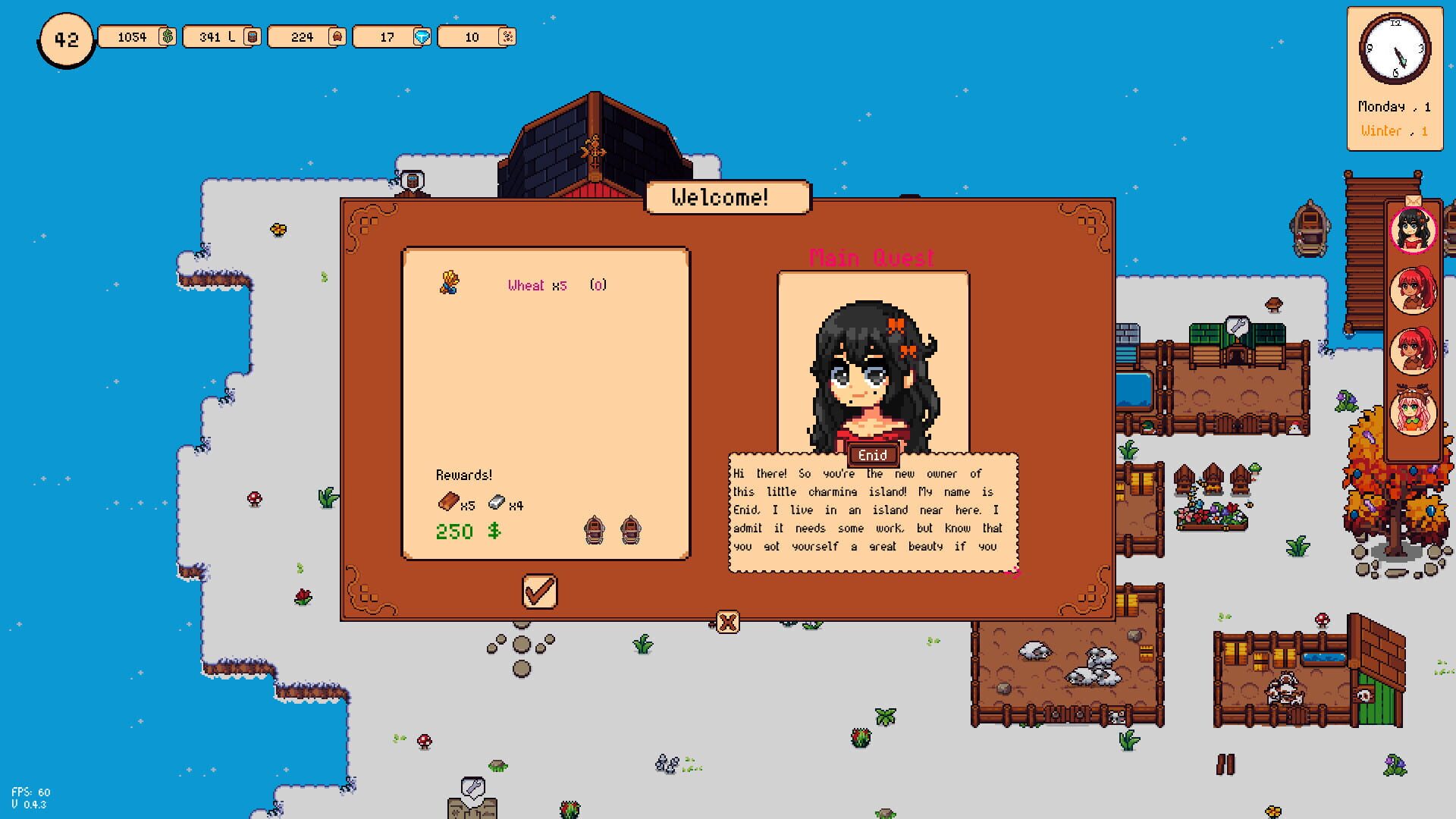Select the basket icon beside 224
Image resolution: width=1456 pixels, height=819 pixels.
click(x=336, y=36)
